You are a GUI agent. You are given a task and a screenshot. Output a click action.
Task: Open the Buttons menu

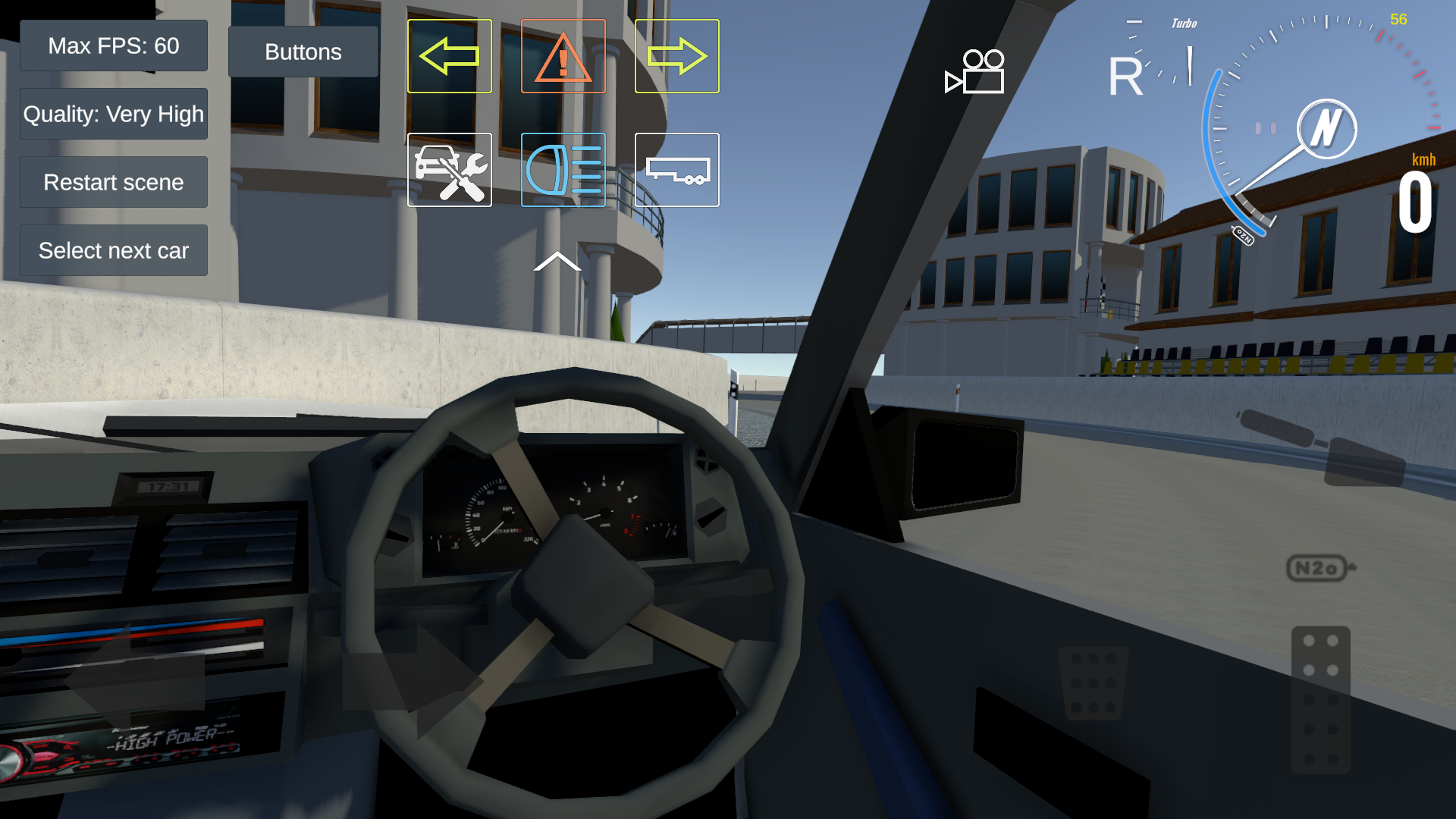point(303,52)
